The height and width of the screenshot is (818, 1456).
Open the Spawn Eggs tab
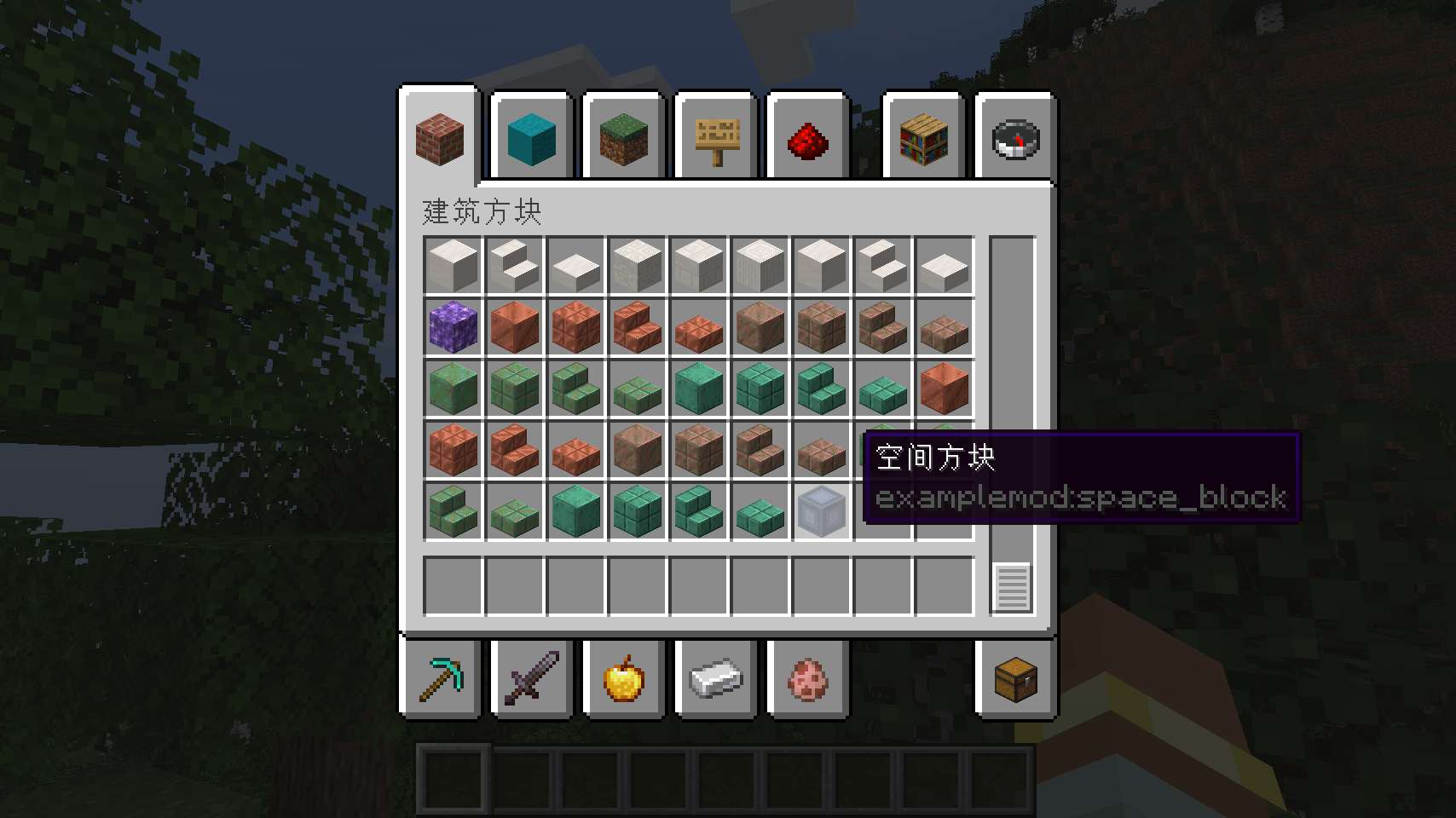coord(807,679)
